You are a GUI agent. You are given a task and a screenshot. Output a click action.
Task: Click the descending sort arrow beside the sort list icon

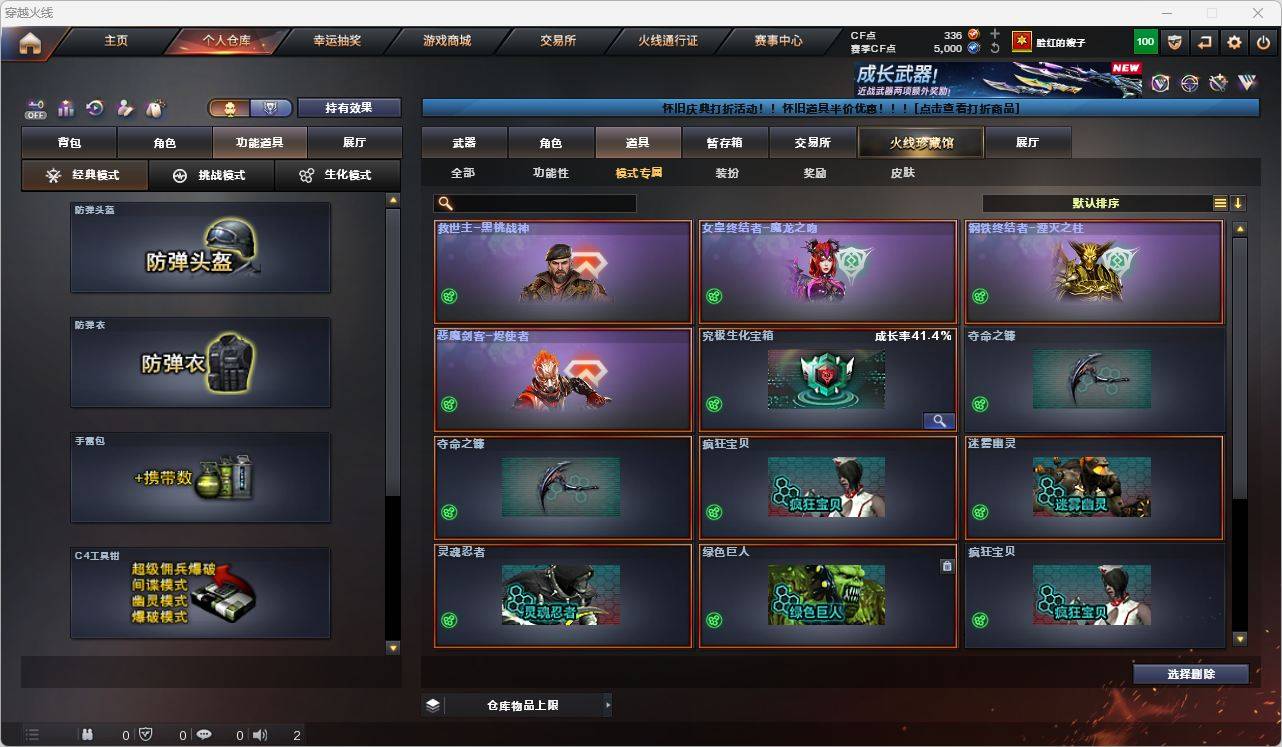tap(1239, 203)
